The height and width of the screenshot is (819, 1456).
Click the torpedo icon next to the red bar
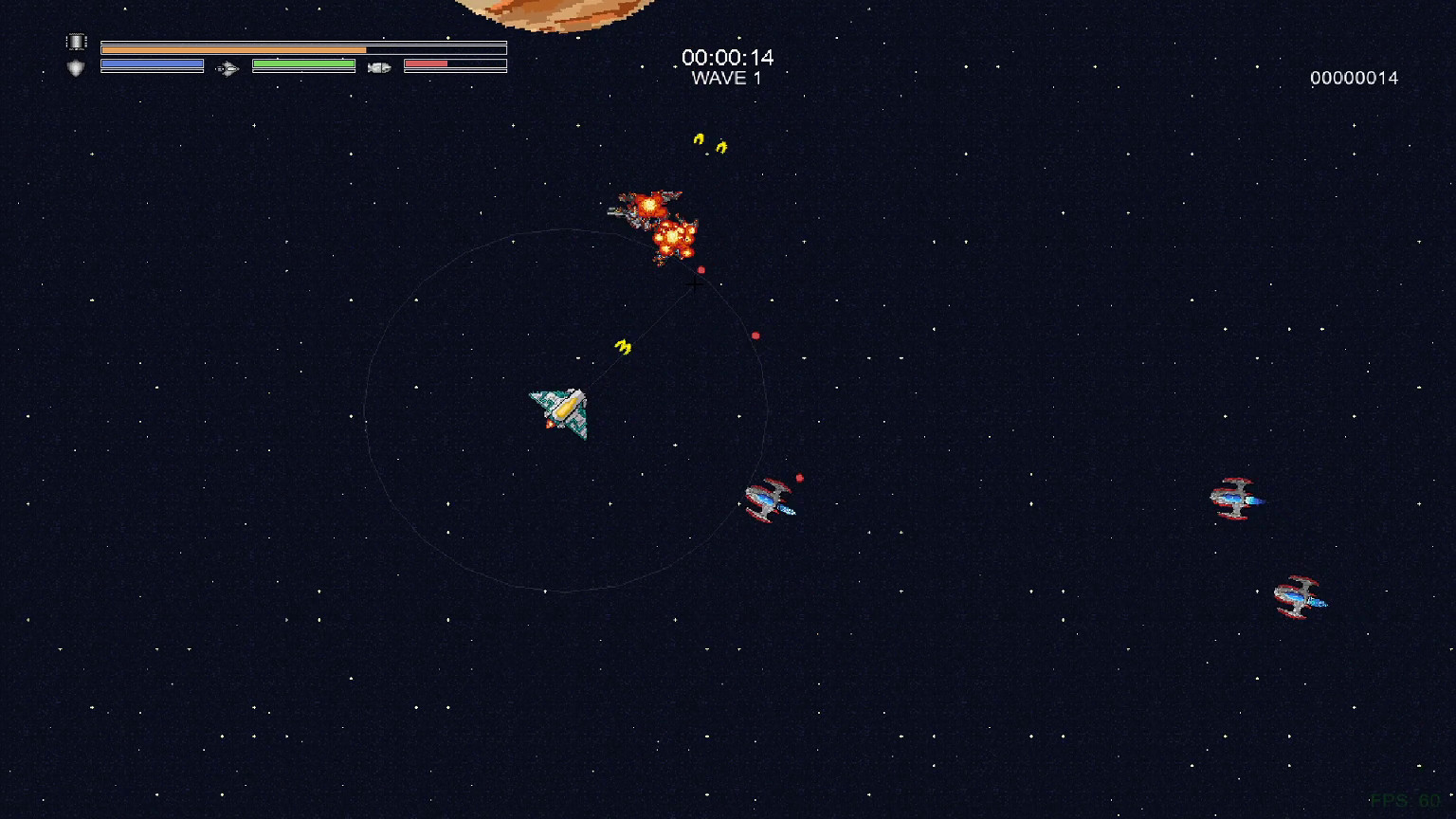pyautogui.click(x=381, y=66)
